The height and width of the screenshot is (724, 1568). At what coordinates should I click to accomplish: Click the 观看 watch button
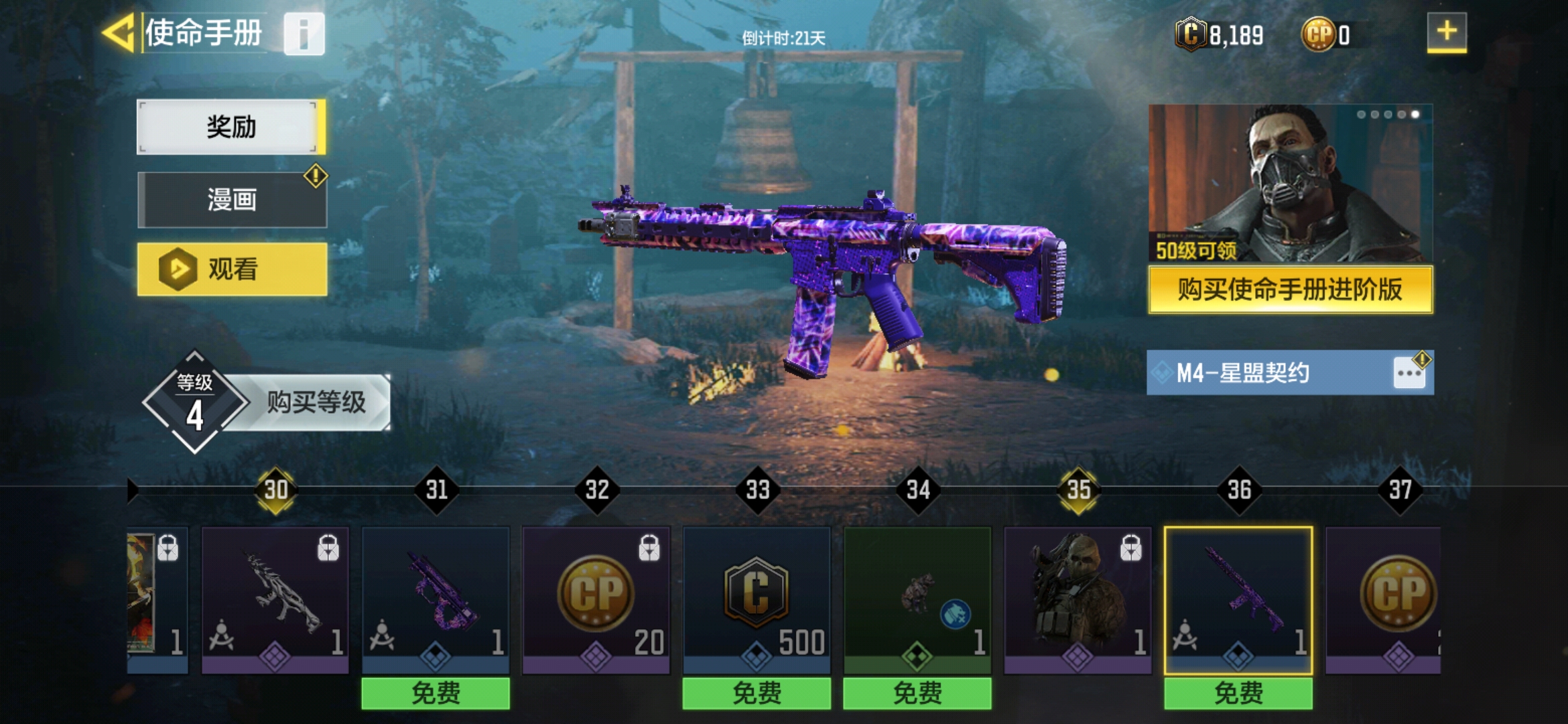pyautogui.click(x=232, y=269)
